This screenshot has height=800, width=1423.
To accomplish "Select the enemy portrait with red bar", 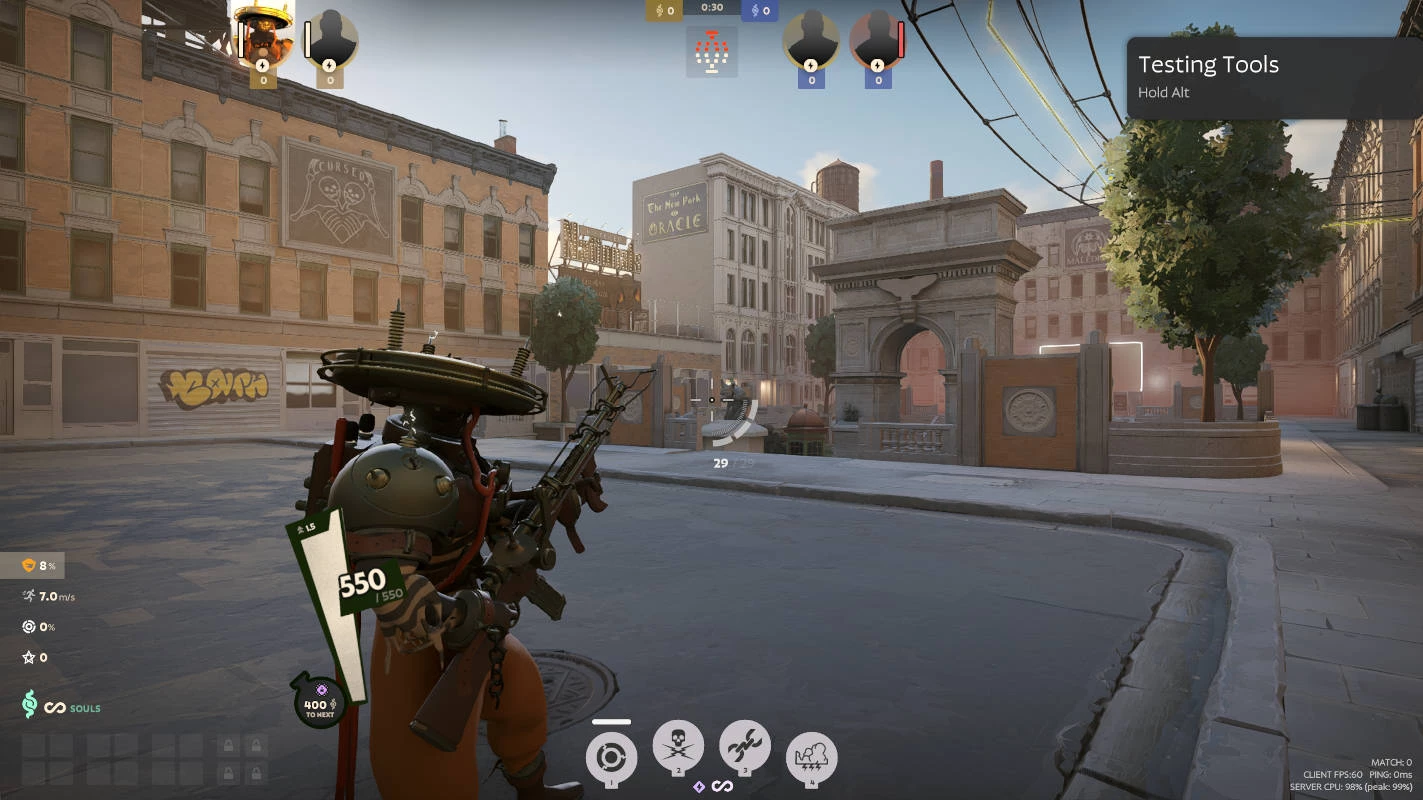I will (877, 40).
